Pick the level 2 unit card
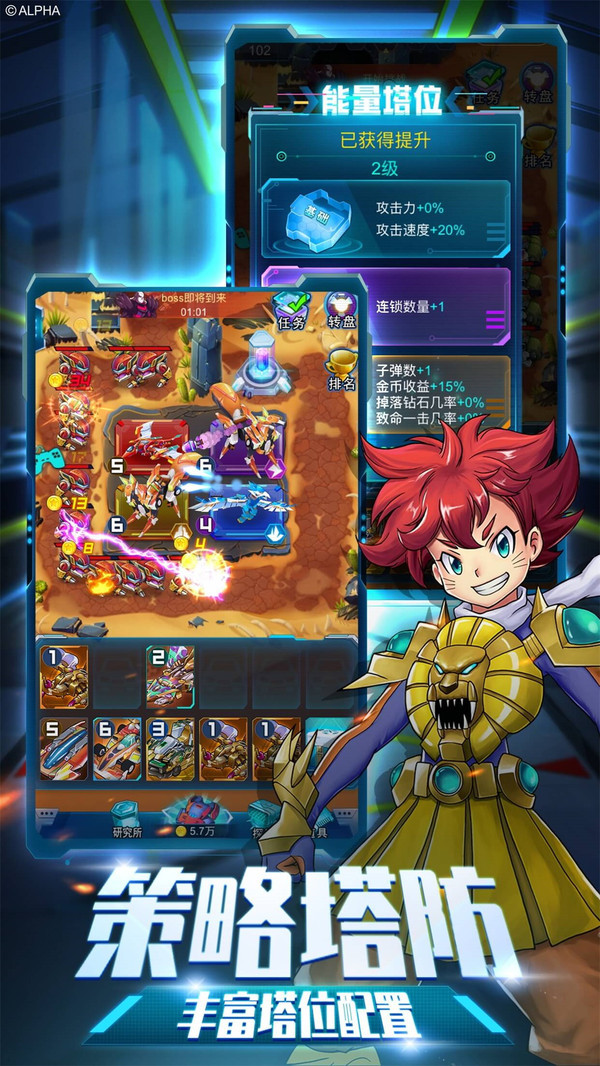The height and width of the screenshot is (1066, 600). [170, 676]
